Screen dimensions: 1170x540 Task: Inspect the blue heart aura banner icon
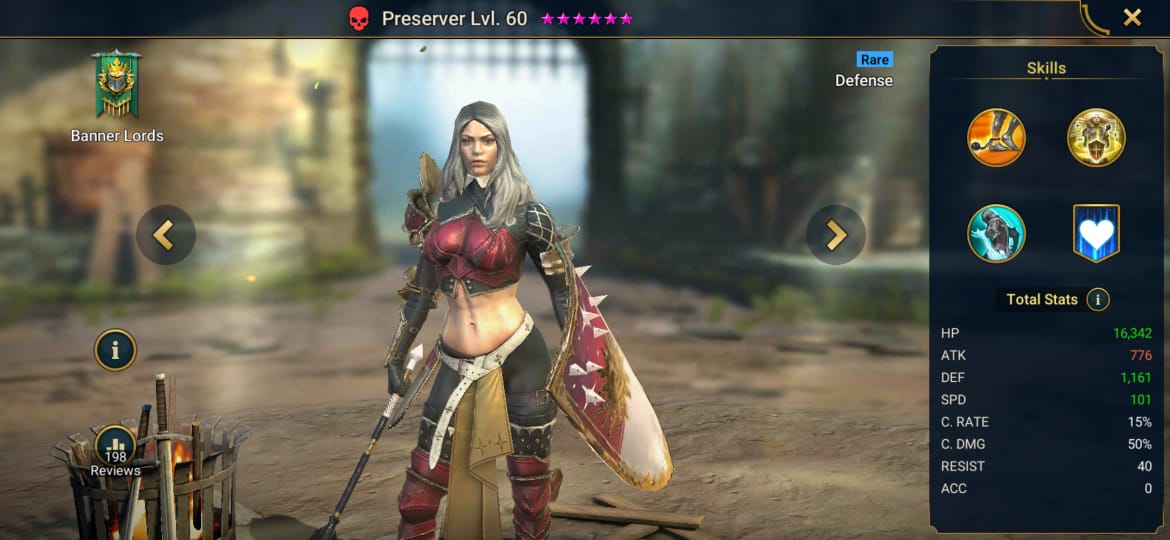1096,233
